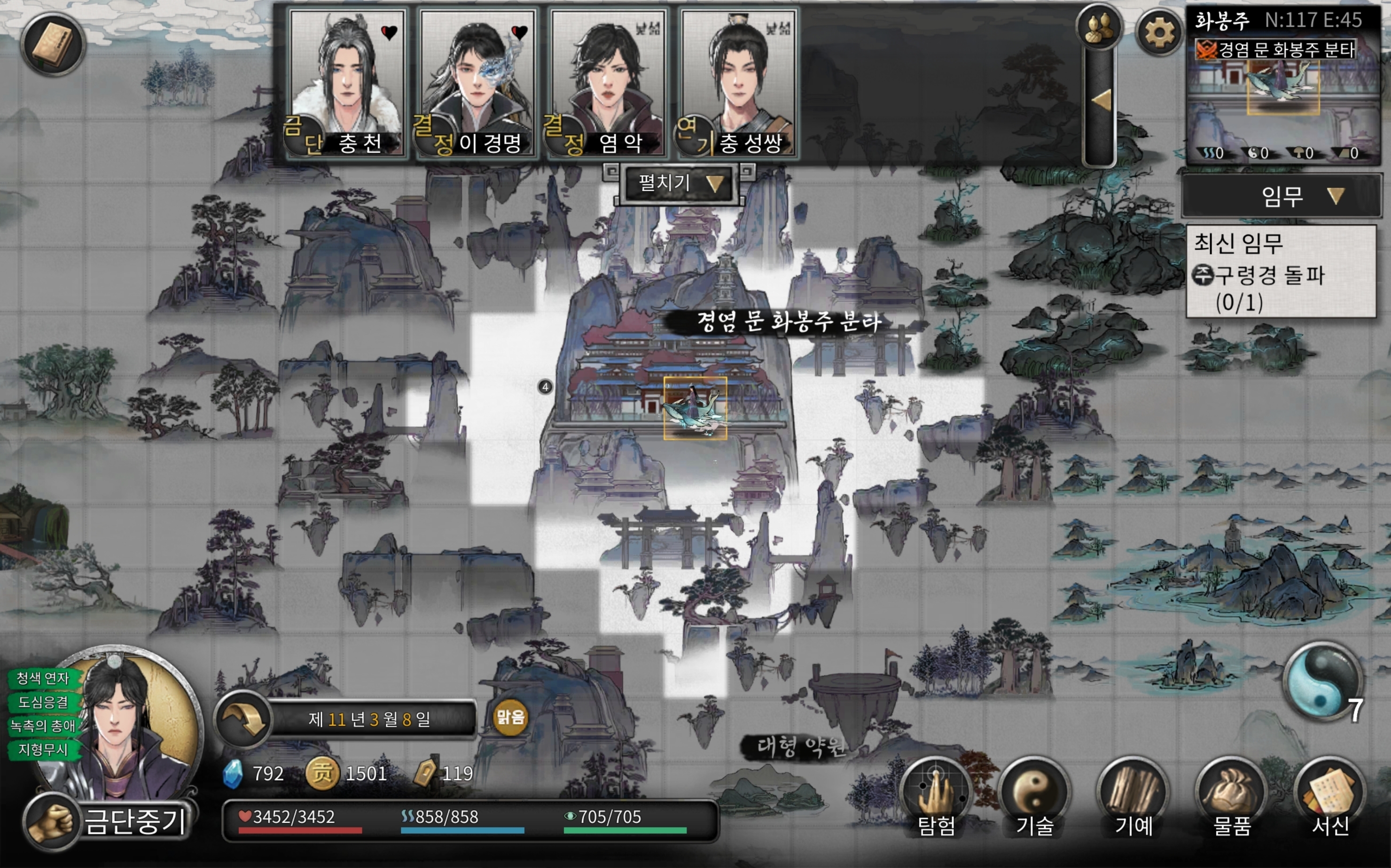Click the location minimap preview

point(1283,103)
